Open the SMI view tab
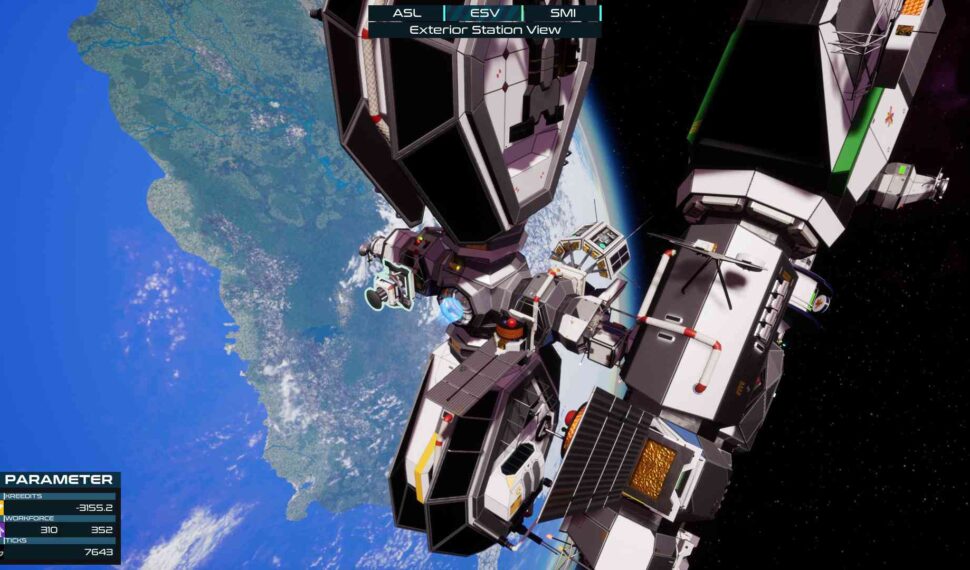This screenshot has height=570, width=970. [x=563, y=13]
